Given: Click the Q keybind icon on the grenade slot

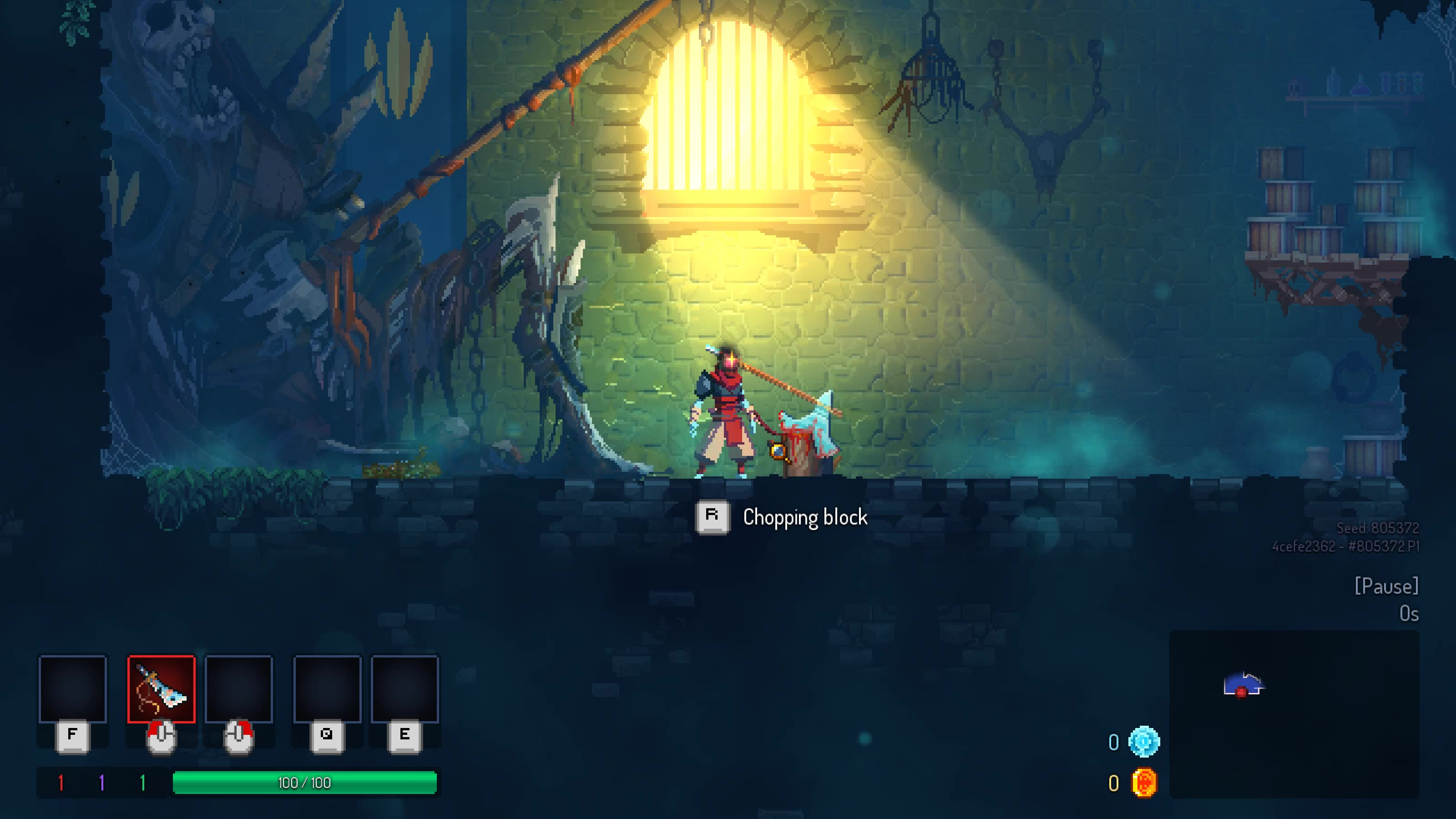Looking at the screenshot, I should [328, 736].
